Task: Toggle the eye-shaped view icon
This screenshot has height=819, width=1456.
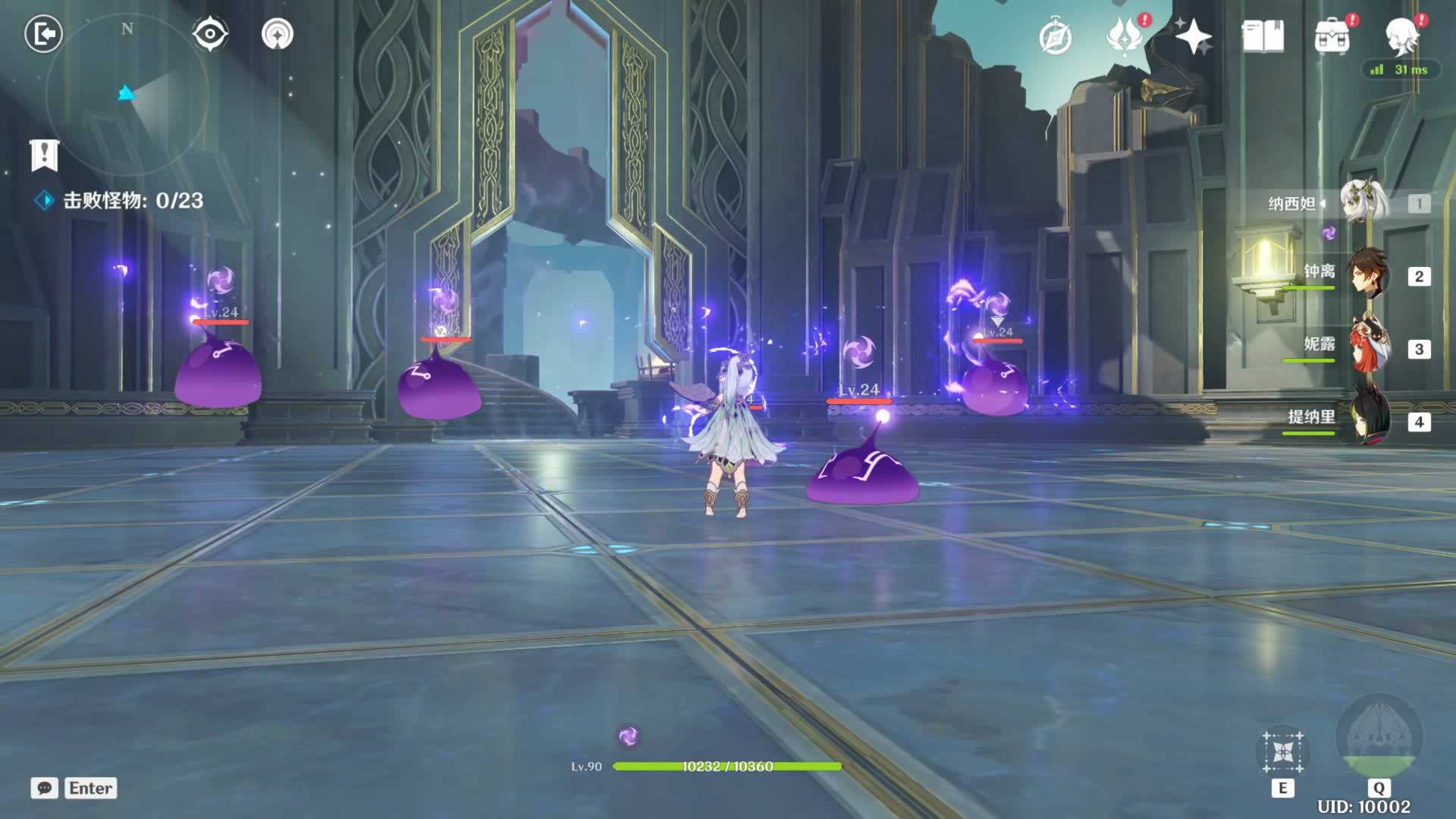Action: pos(209,34)
